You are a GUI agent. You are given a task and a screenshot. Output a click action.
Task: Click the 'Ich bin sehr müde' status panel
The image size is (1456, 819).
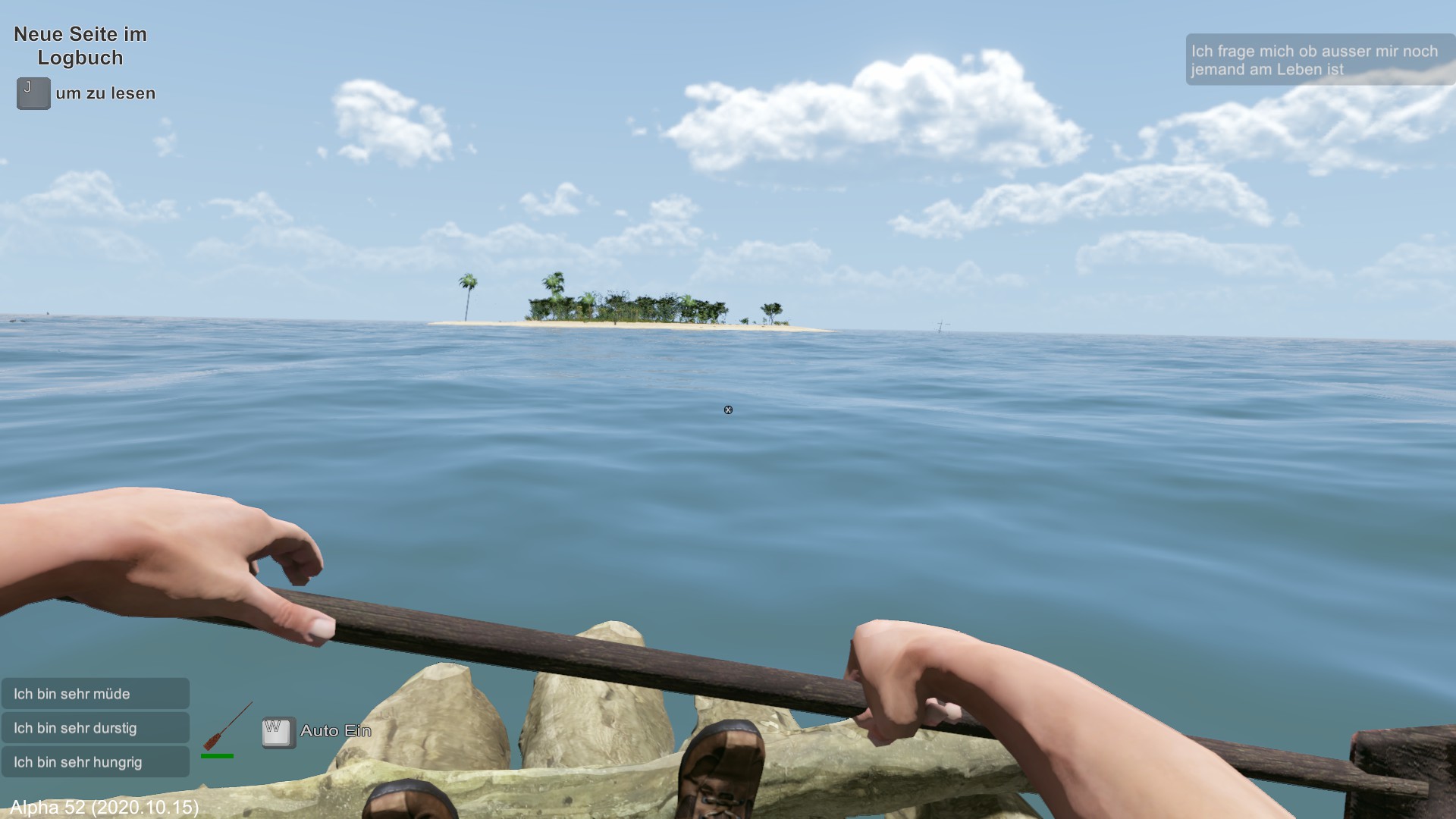(x=96, y=694)
